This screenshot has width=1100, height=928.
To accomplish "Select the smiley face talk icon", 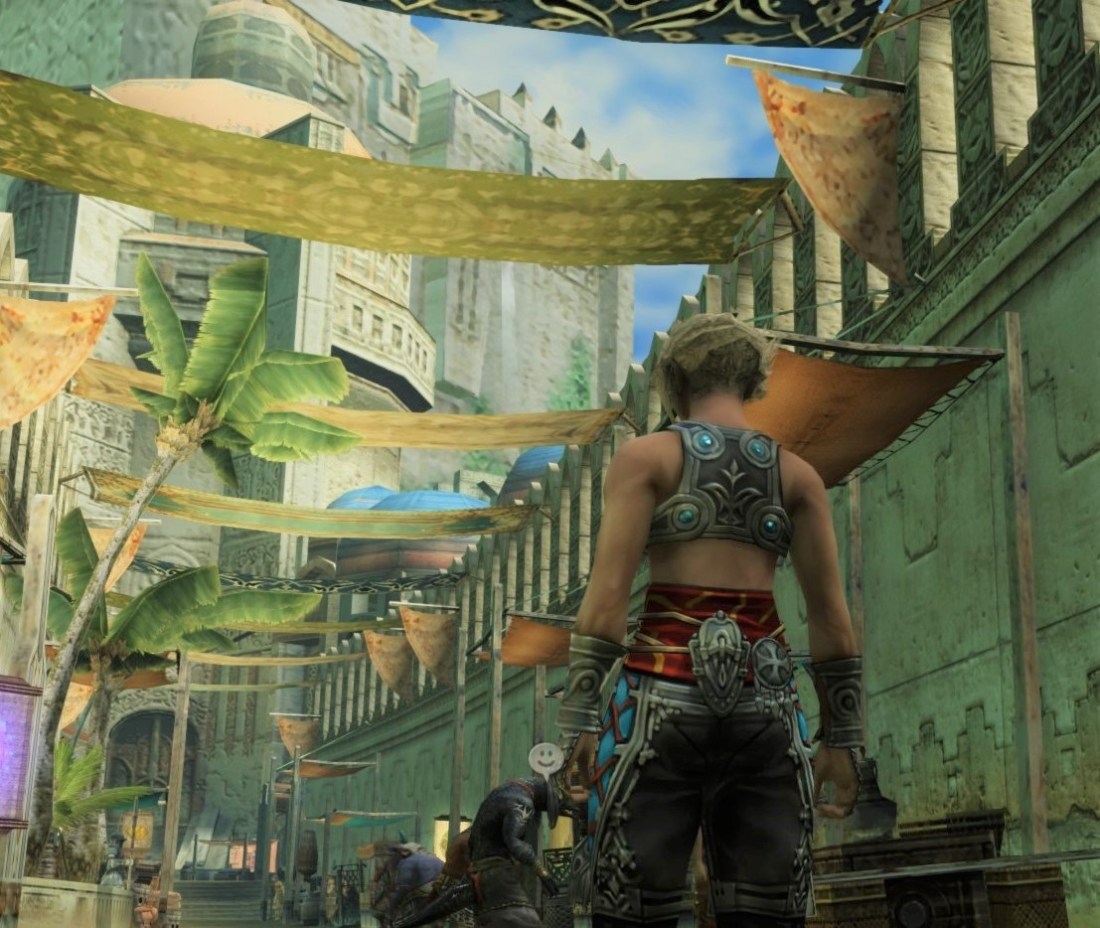I will point(545,758).
